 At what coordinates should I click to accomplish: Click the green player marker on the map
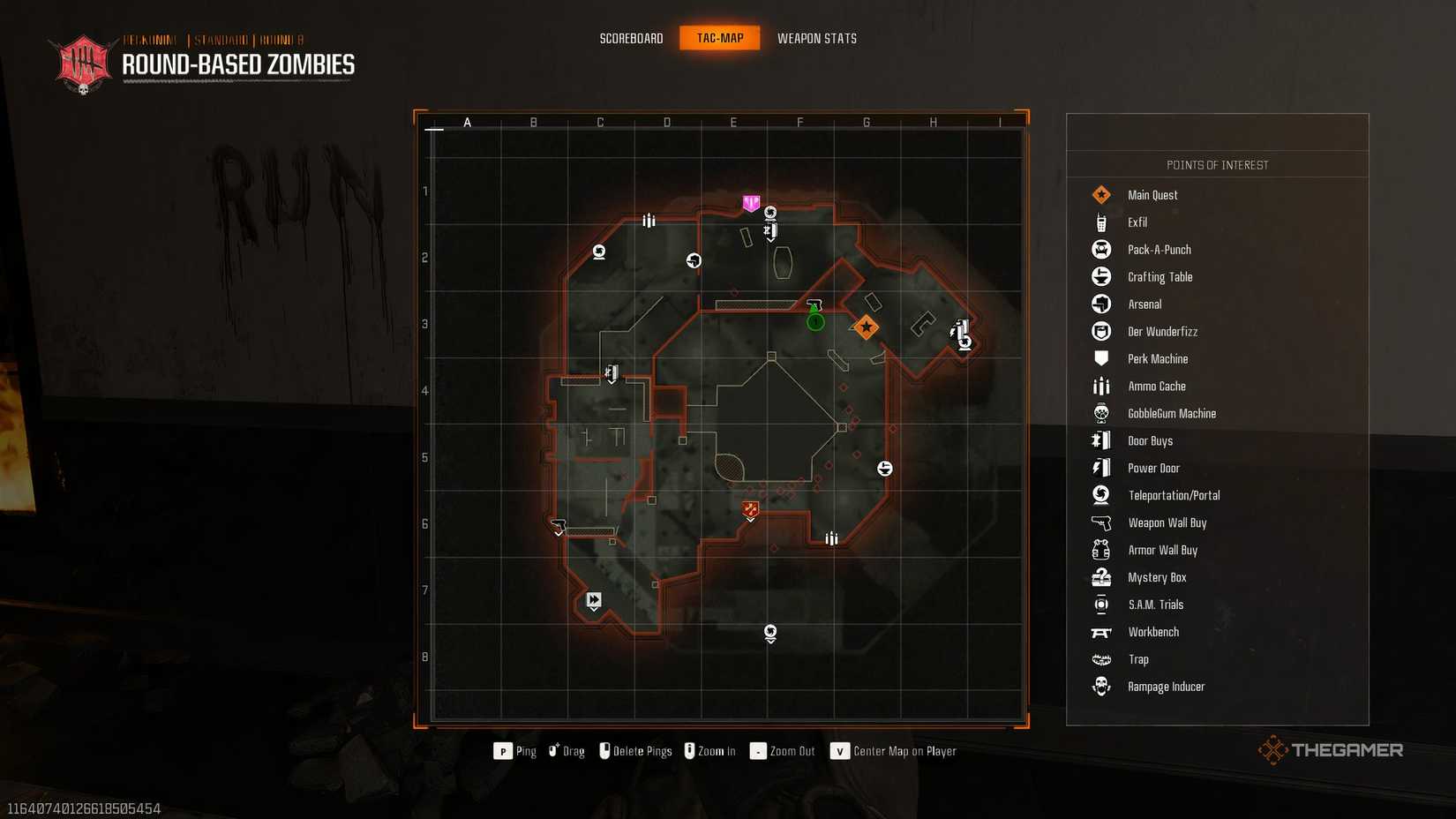(x=814, y=321)
